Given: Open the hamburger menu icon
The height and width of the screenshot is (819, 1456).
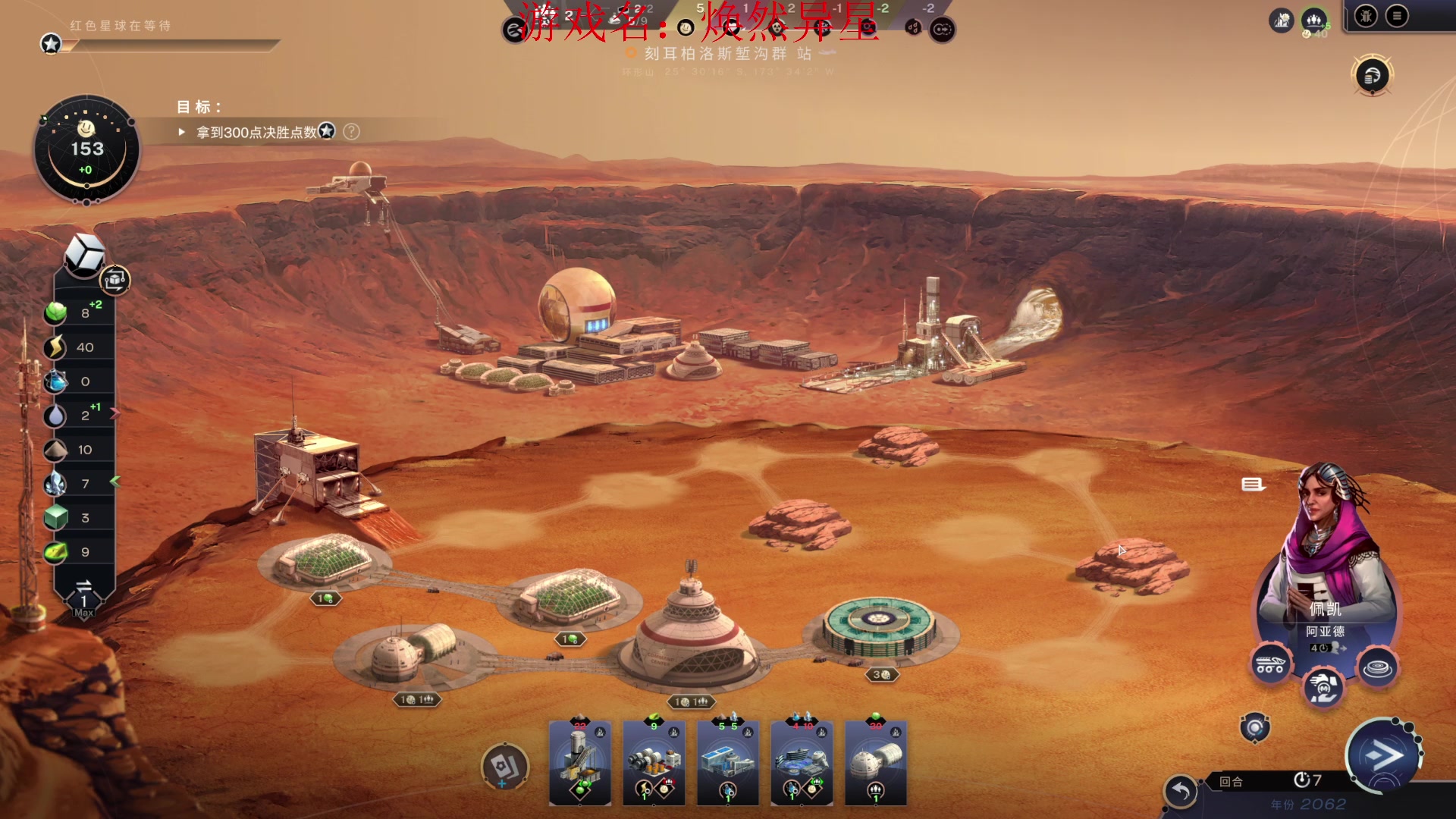Looking at the screenshot, I should [x=1397, y=16].
